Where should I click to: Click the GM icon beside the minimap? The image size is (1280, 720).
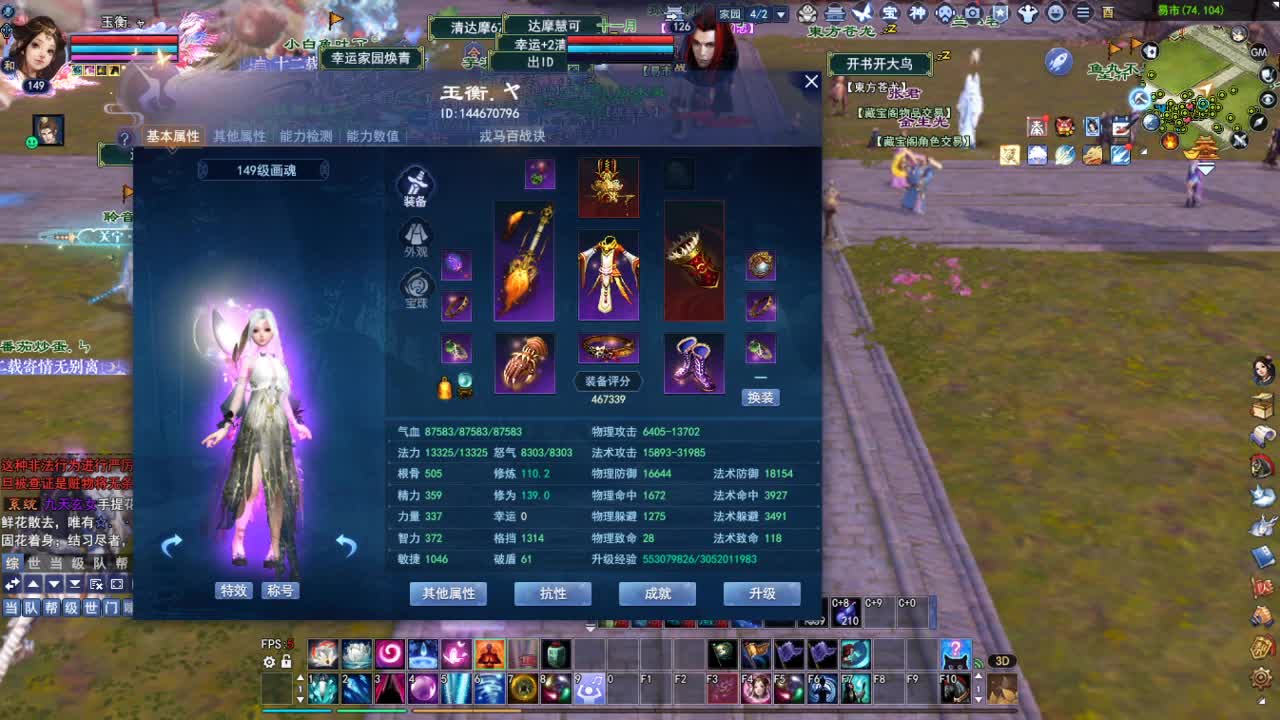tap(1258, 54)
